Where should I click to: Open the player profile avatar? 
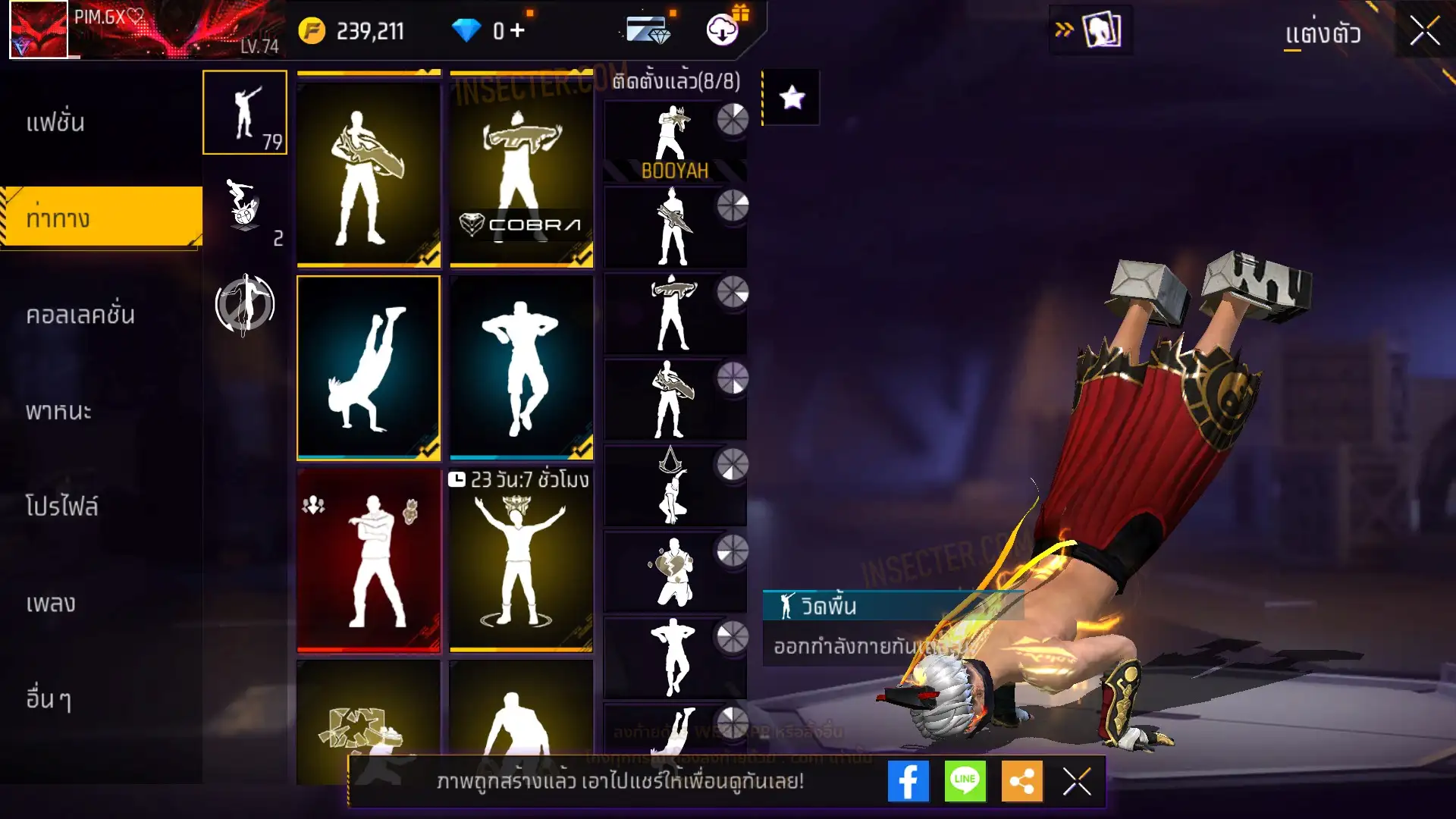(39, 30)
